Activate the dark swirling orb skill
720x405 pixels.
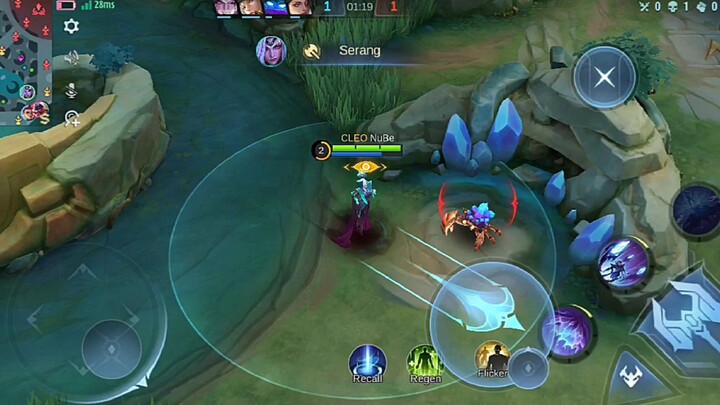tap(697, 210)
